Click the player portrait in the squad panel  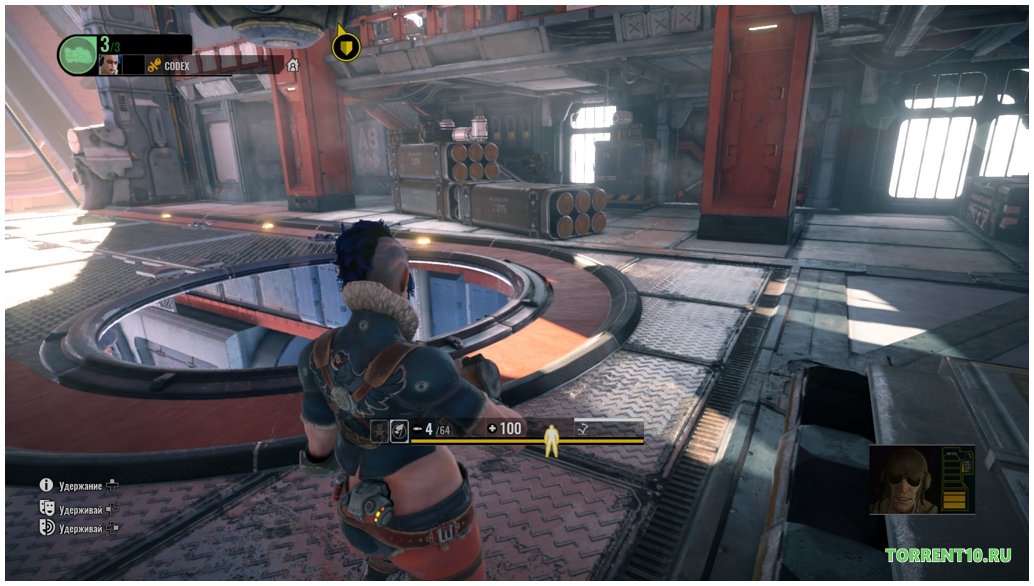108,64
